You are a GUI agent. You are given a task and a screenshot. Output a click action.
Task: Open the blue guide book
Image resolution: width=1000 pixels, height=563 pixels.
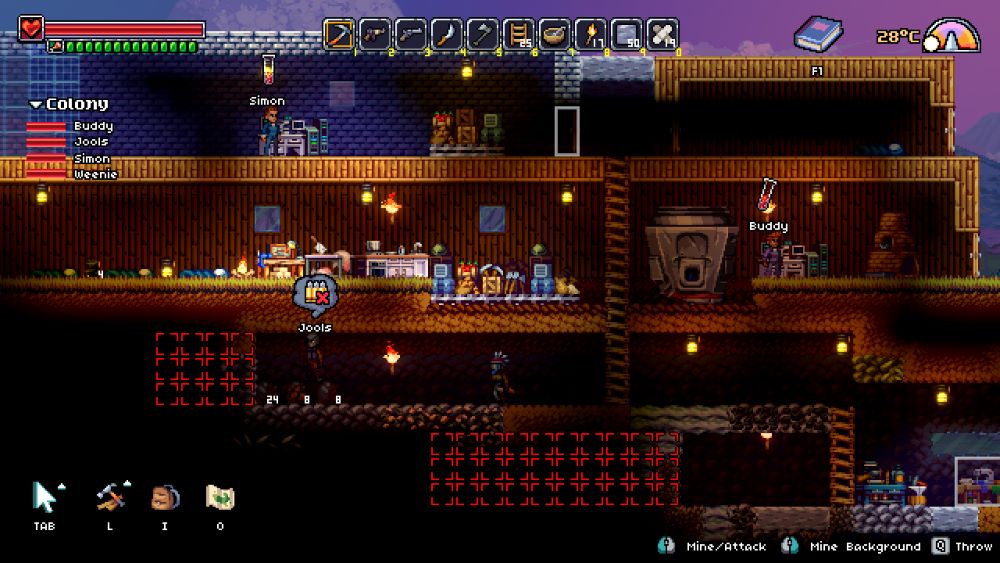[818, 36]
